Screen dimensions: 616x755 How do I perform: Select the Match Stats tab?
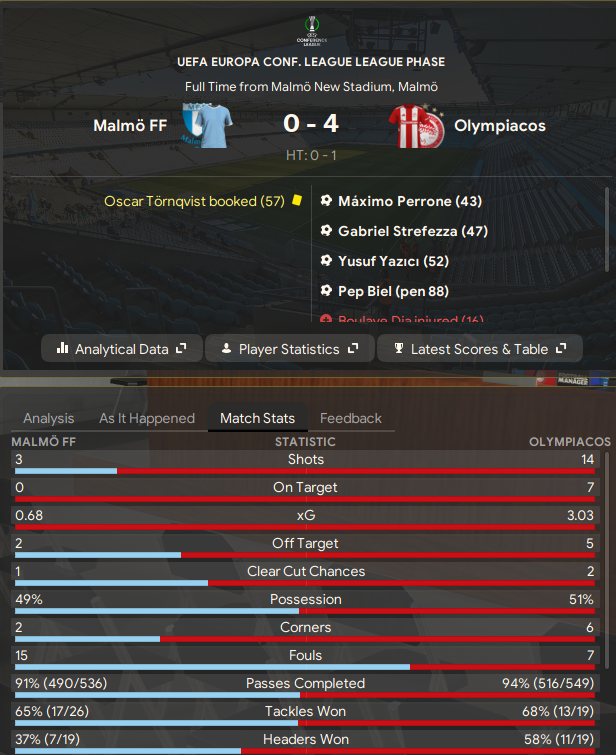[257, 418]
